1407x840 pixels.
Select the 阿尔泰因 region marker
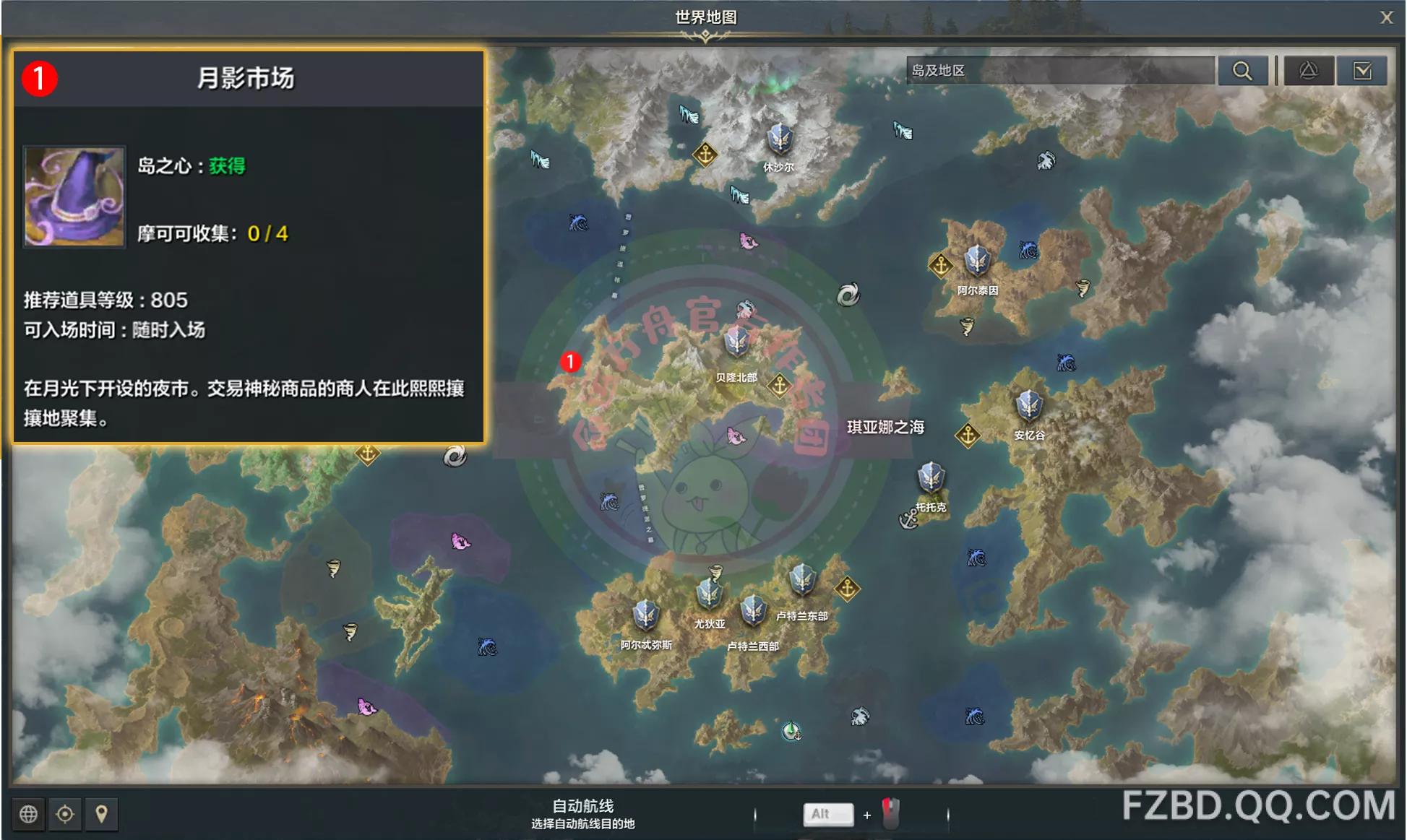click(x=977, y=260)
